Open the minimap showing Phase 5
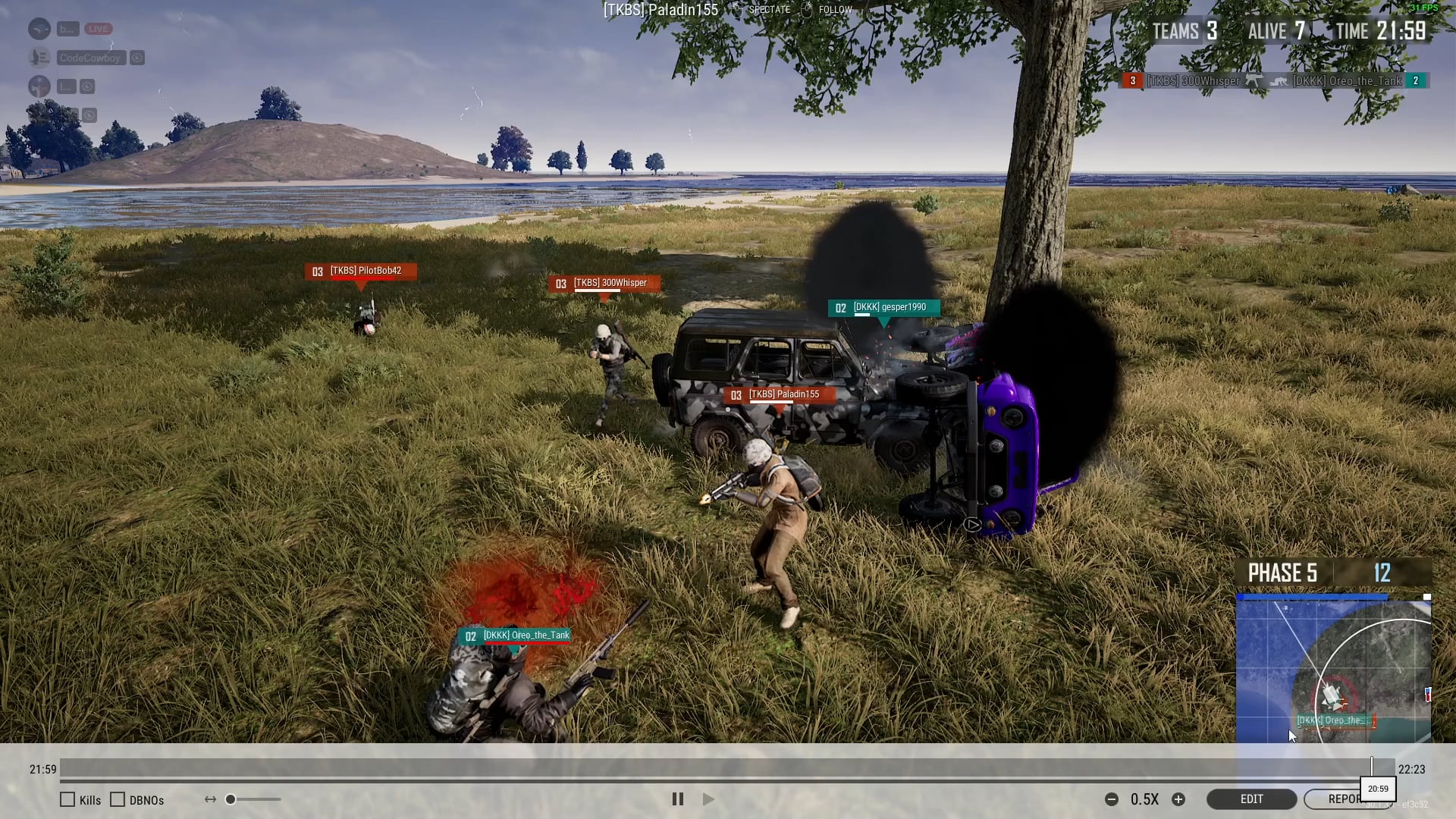The image size is (1456, 819). pos(1335,667)
